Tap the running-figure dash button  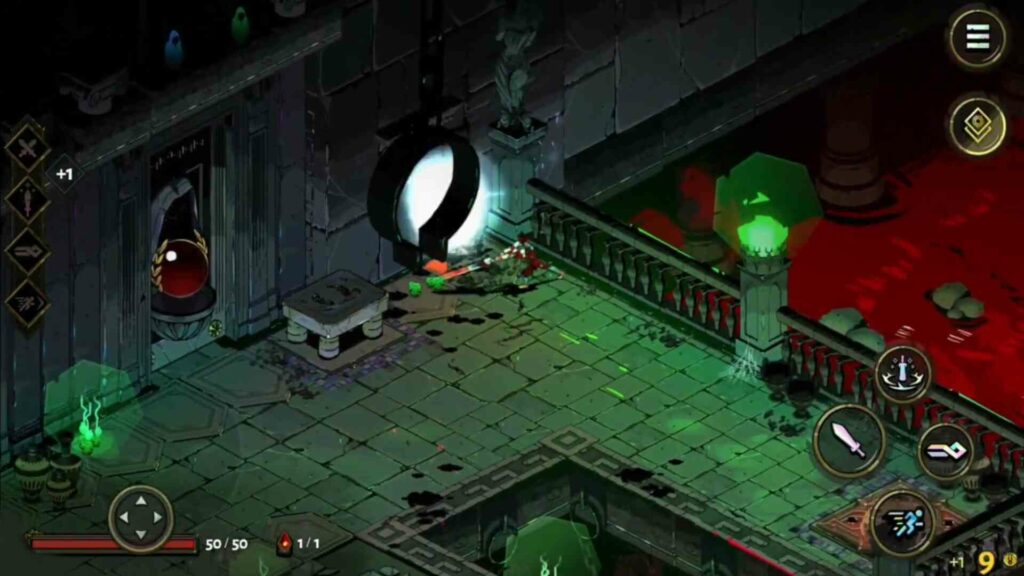coord(902,523)
